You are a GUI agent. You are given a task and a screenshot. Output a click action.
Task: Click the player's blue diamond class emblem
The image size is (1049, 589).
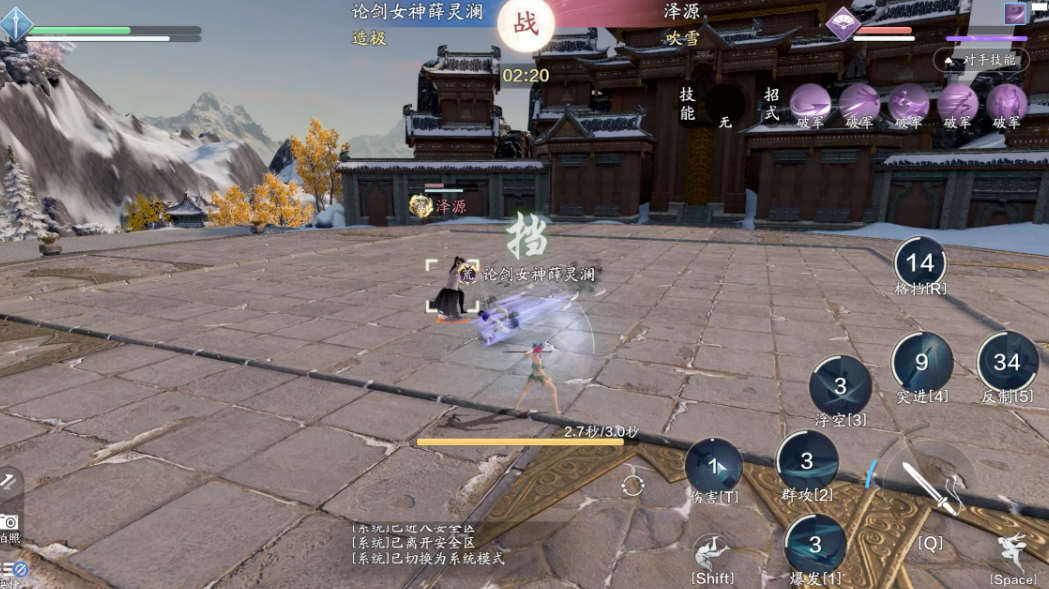tap(16, 24)
